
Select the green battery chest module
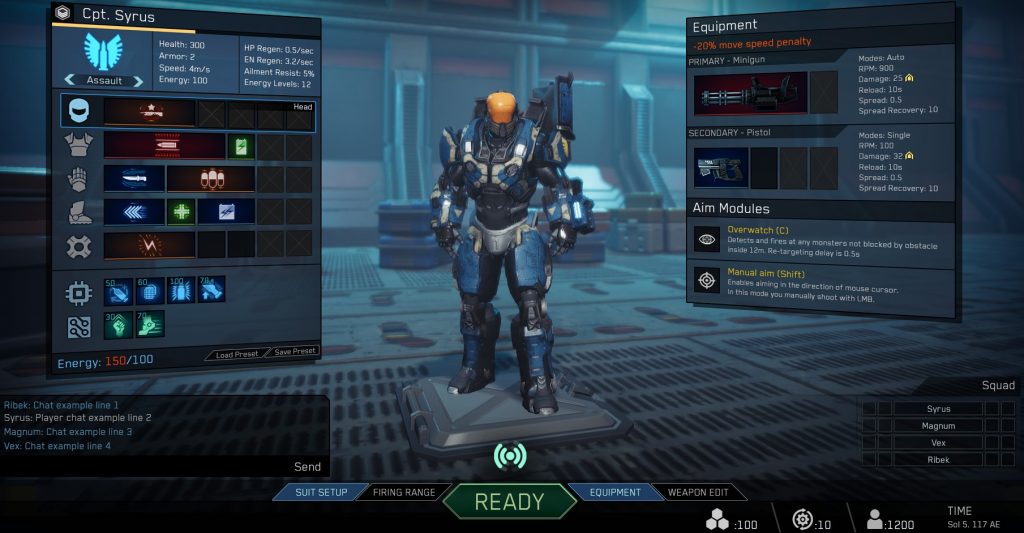click(241, 146)
